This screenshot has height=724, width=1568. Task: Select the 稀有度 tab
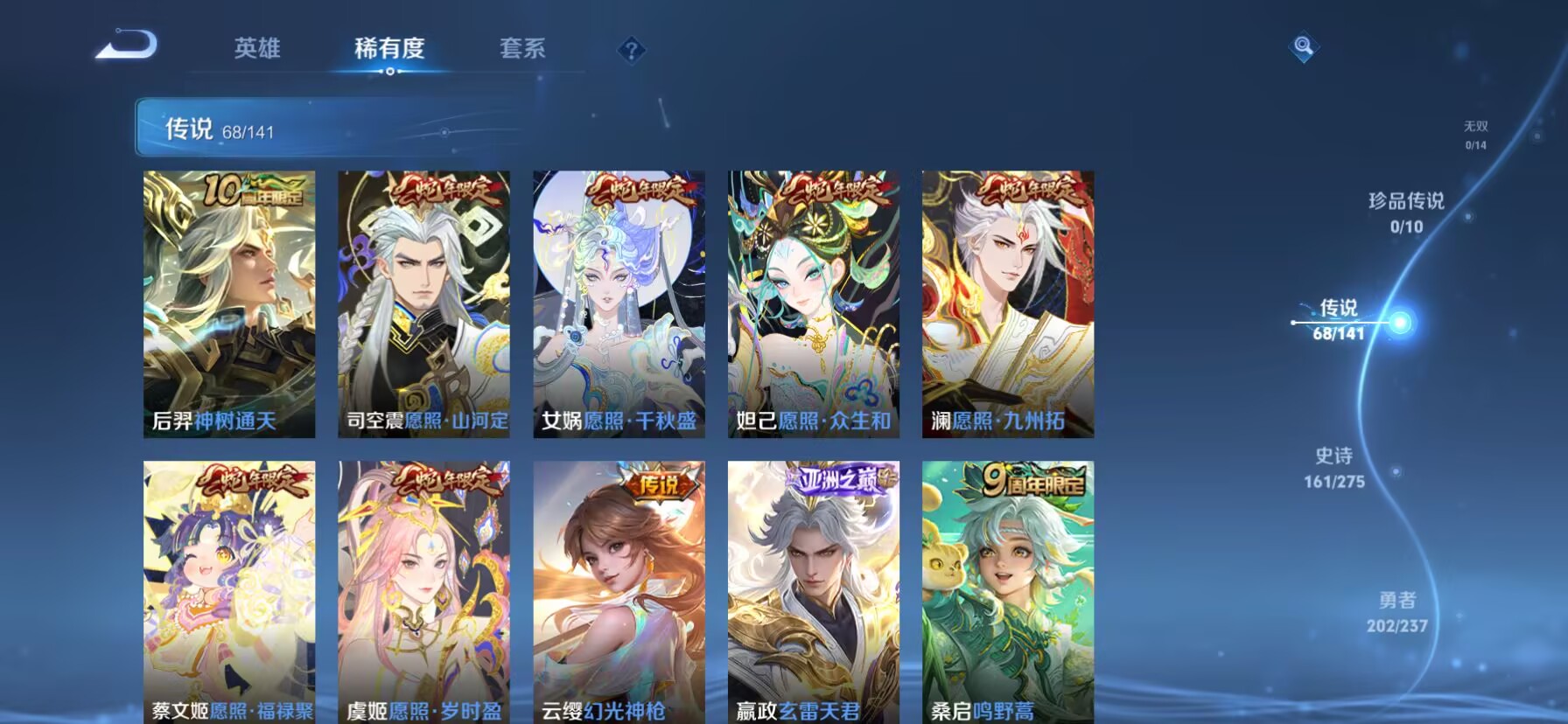click(x=390, y=50)
